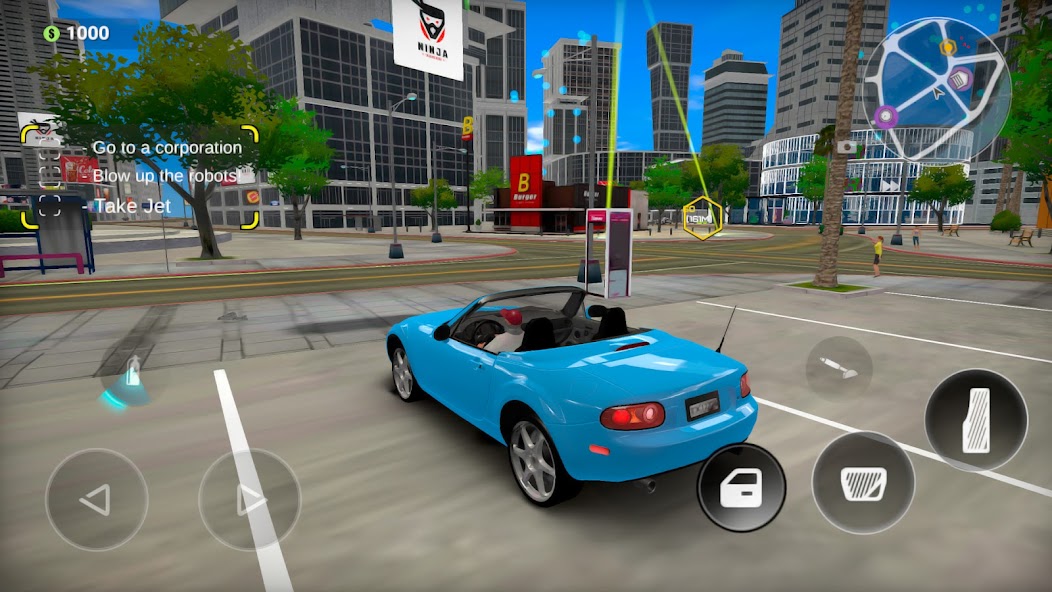Tap the gas pedal button
1052x592 pixels.
(x=976, y=420)
